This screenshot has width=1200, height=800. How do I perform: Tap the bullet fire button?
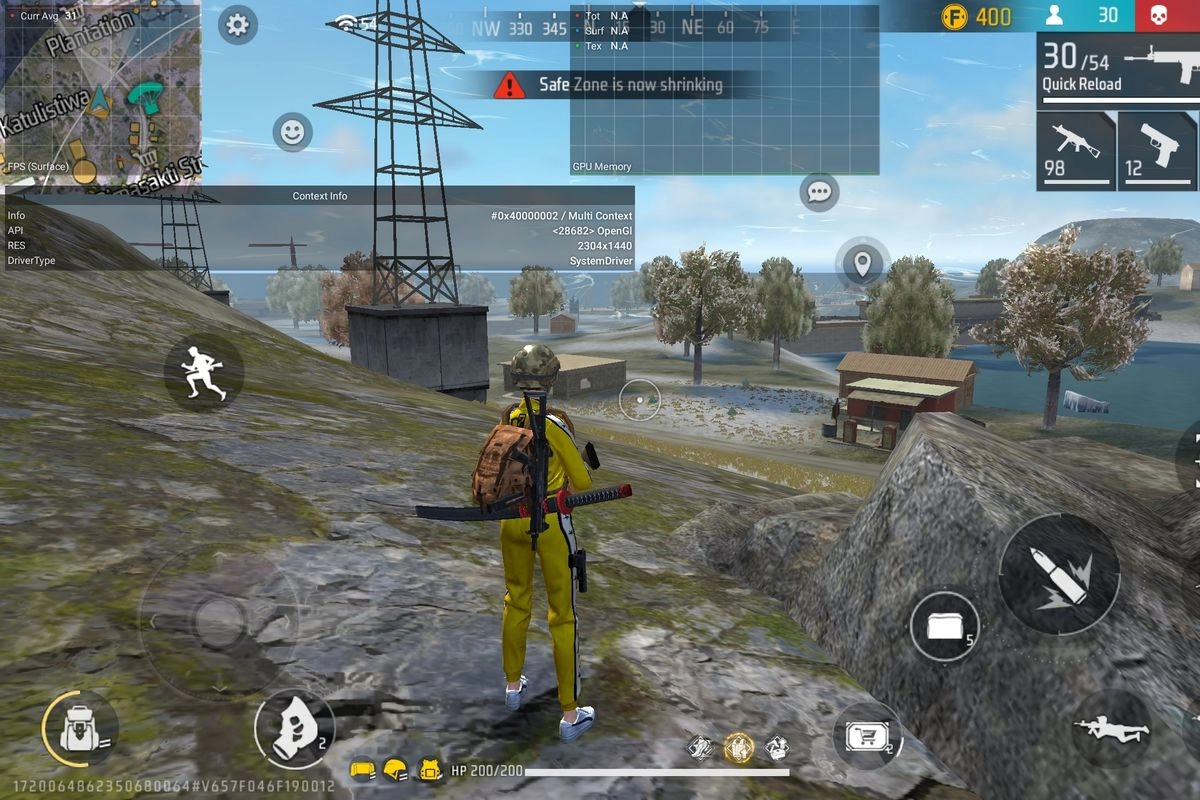point(1059,573)
